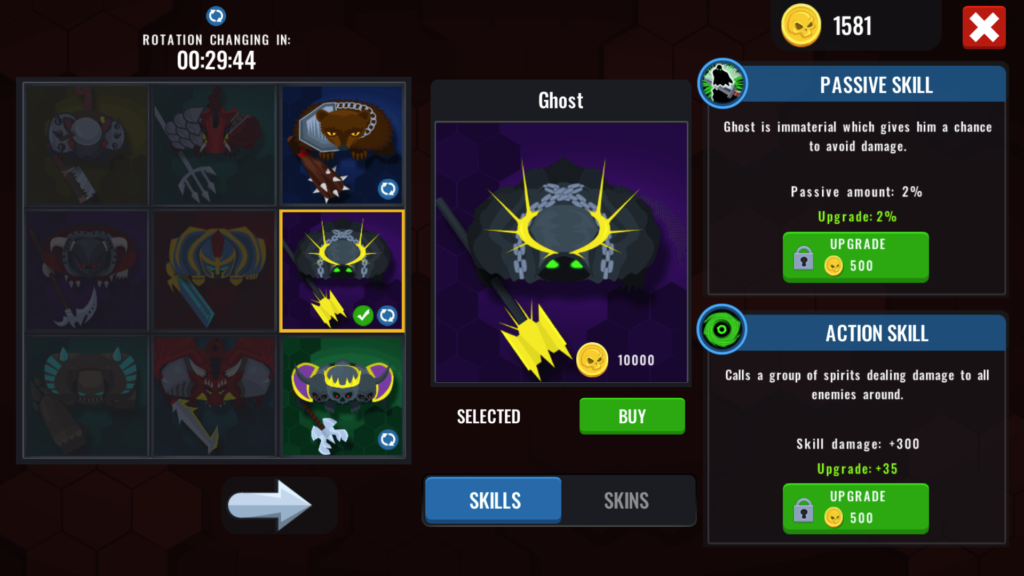Tap the gold coin balance icon
The height and width of the screenshot is (576, 1024).
click(x=801, y=25)
